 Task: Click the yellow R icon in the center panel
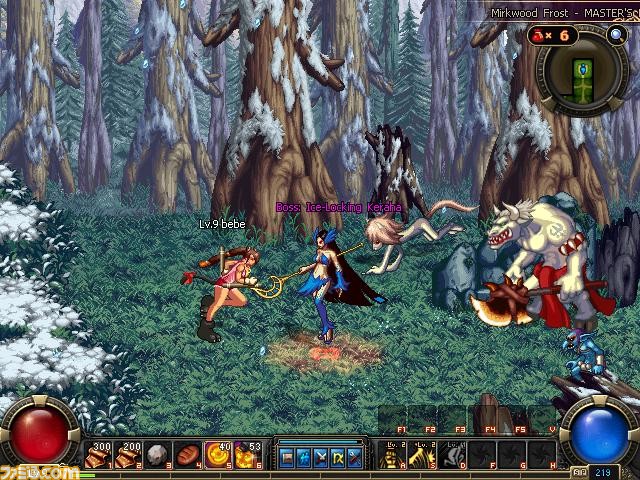(335, 456)
